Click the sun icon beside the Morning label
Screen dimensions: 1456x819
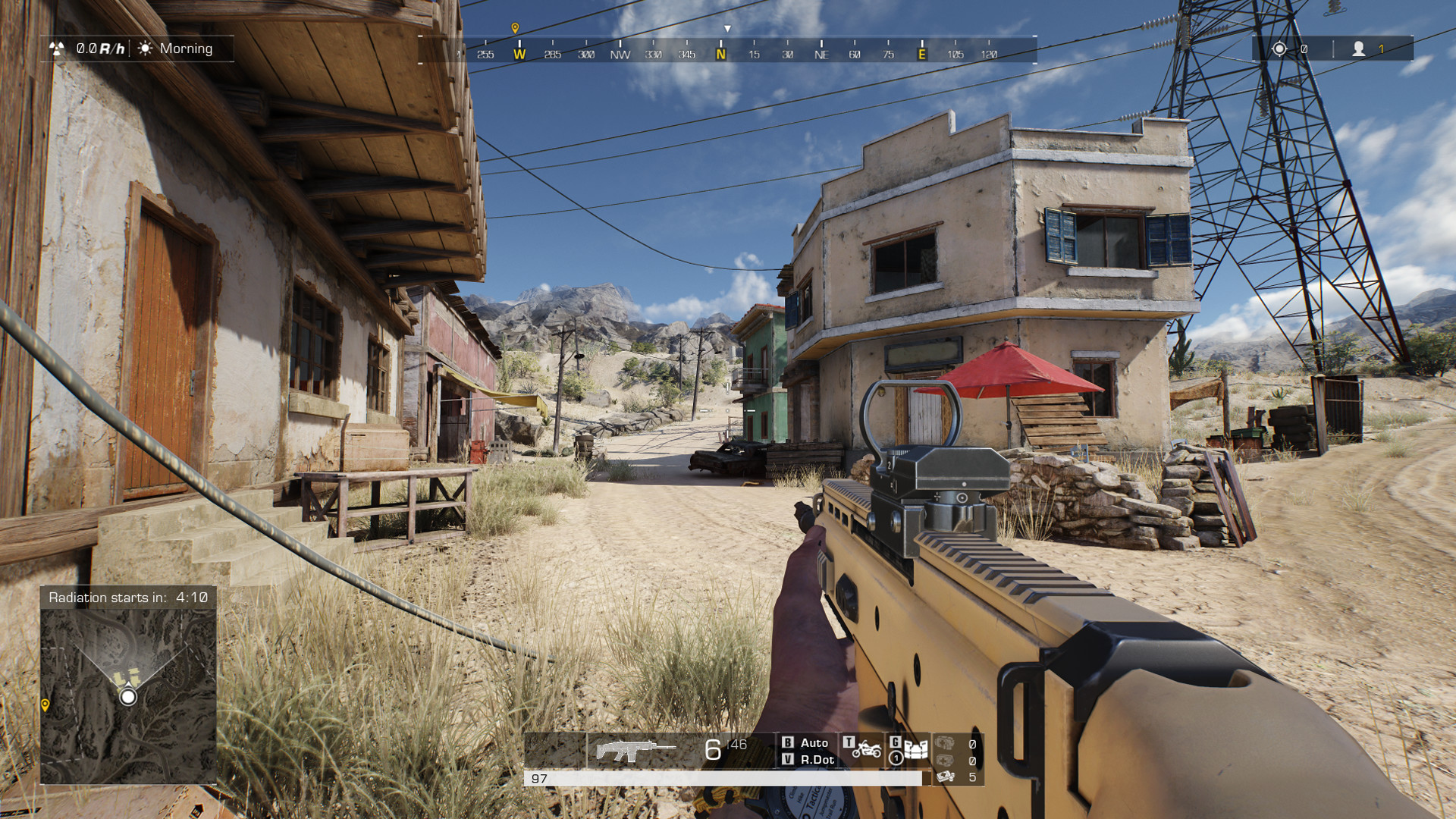coord(144,49)
